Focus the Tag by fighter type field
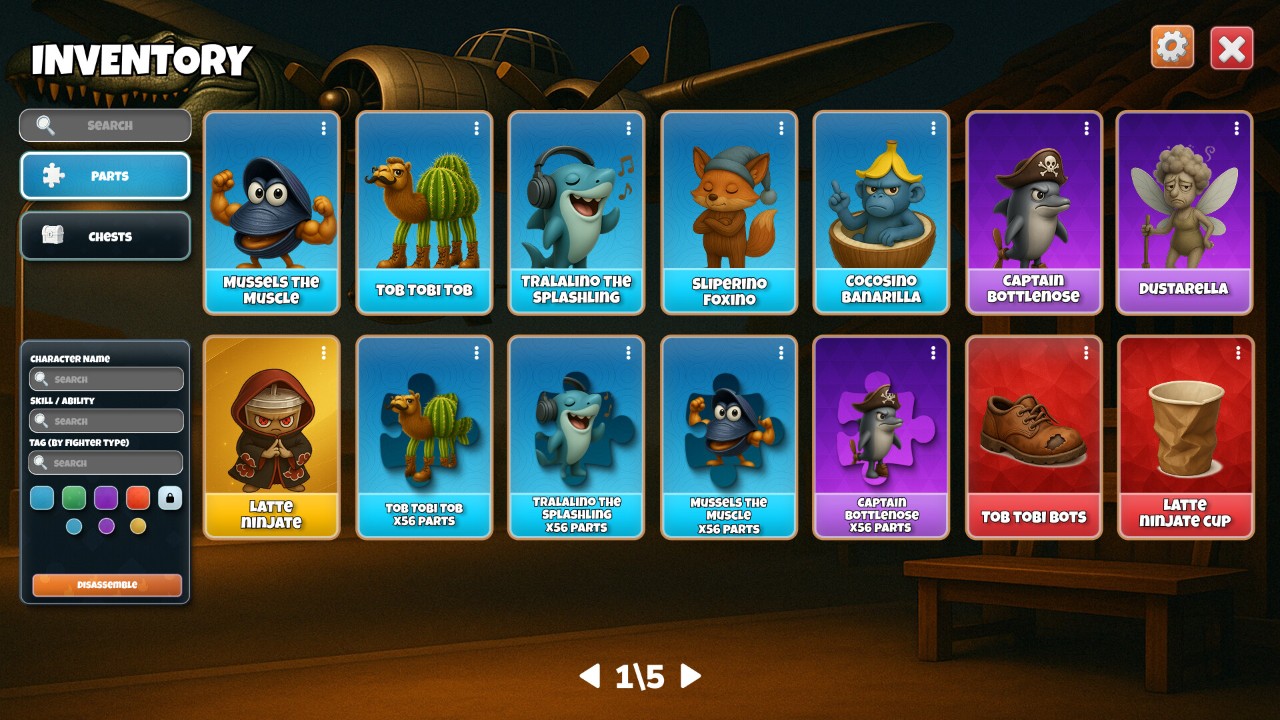1280x720 pixels. [x=107, y=463]
